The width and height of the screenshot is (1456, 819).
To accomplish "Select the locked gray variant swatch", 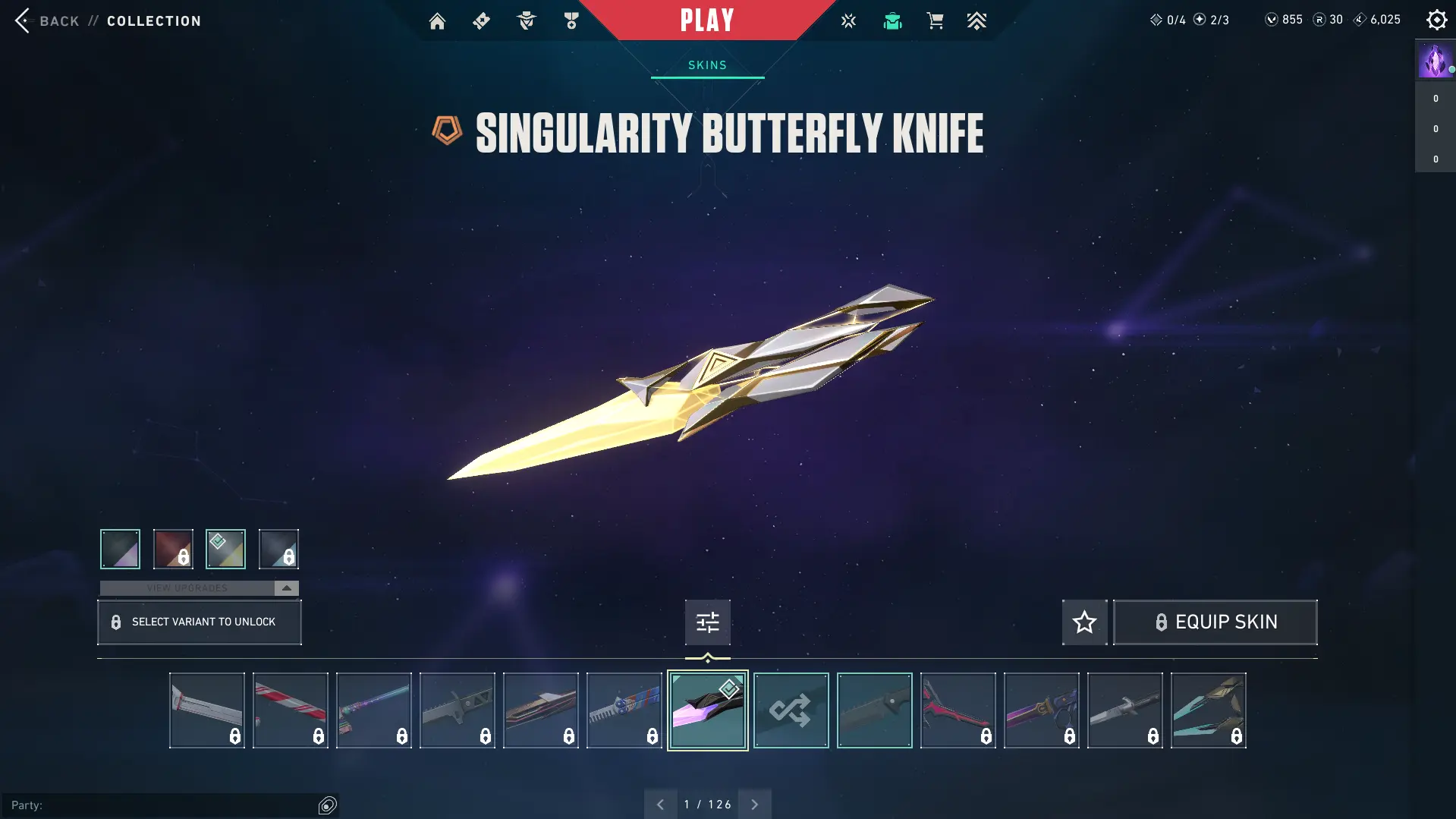I will click(278, 548).
